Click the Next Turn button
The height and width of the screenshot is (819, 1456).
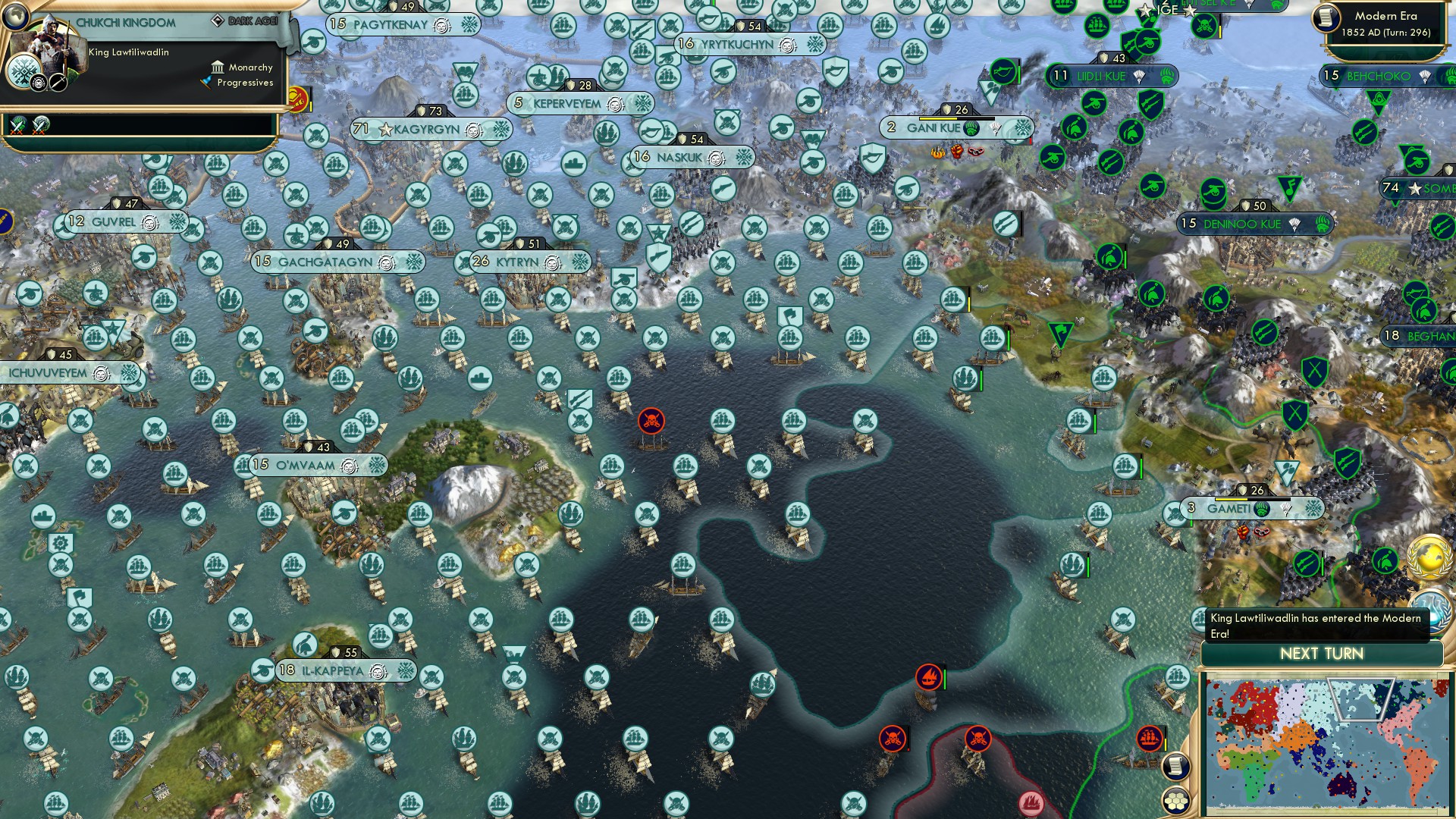point(1323,652)
